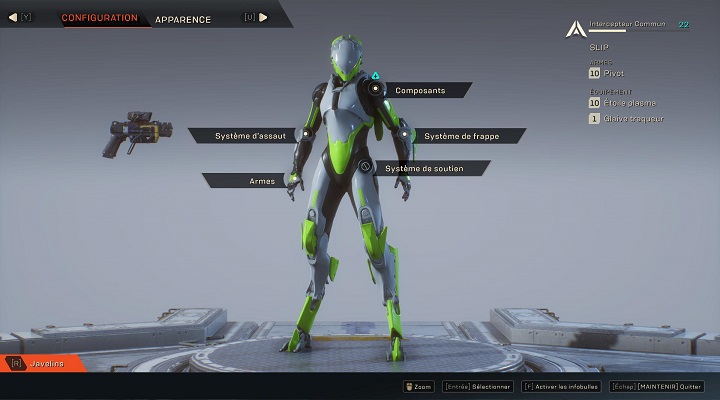Click the right arrow after Apparence
Viewport: 720px width, 400px height.
(x=264, y=17)
